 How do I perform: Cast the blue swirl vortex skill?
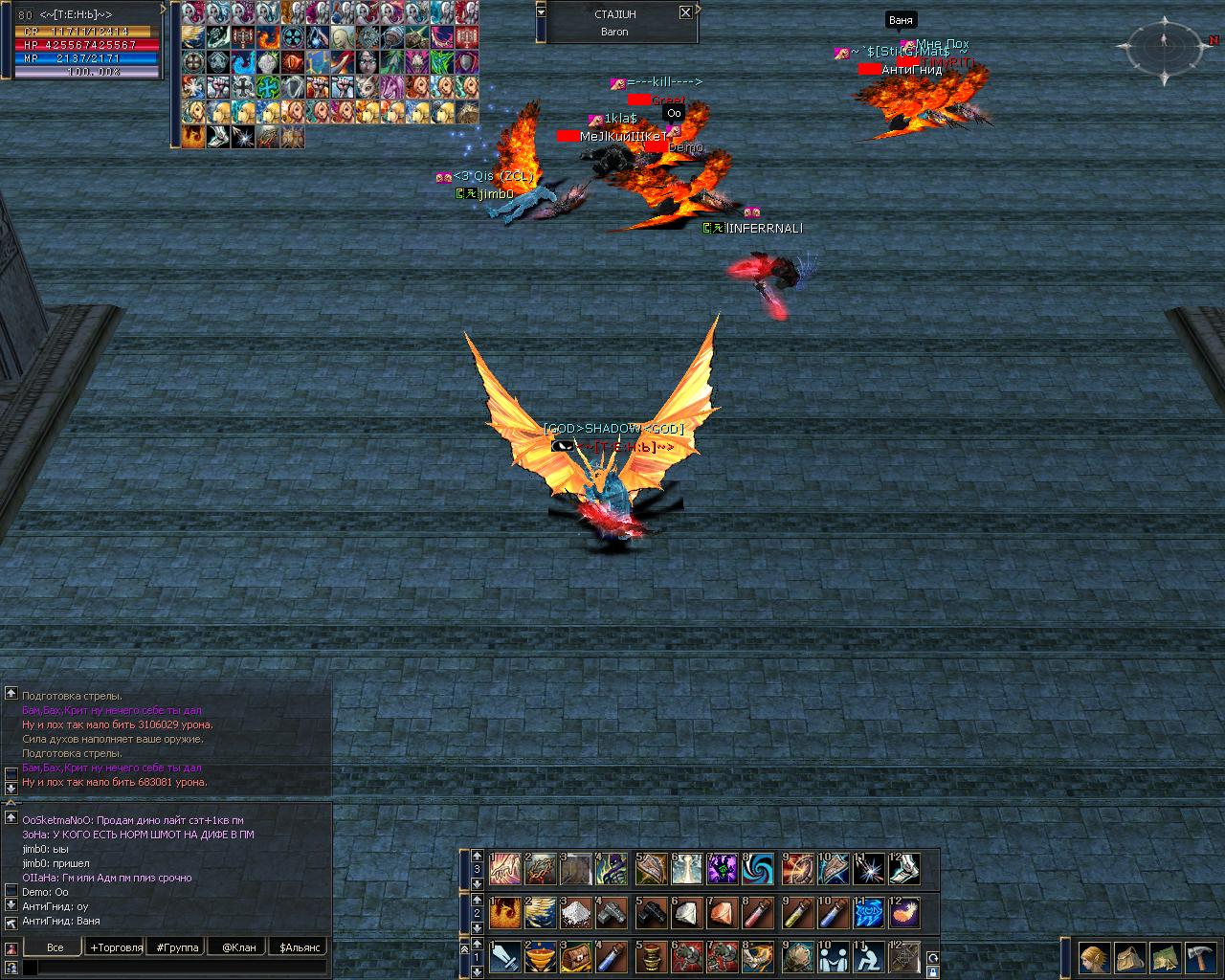pos(758,869)
